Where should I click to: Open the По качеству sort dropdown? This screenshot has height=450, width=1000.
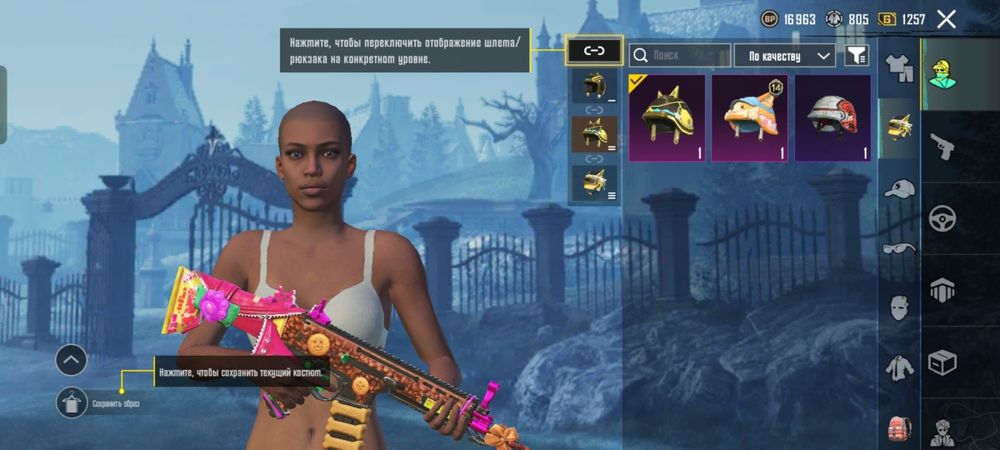784,55
